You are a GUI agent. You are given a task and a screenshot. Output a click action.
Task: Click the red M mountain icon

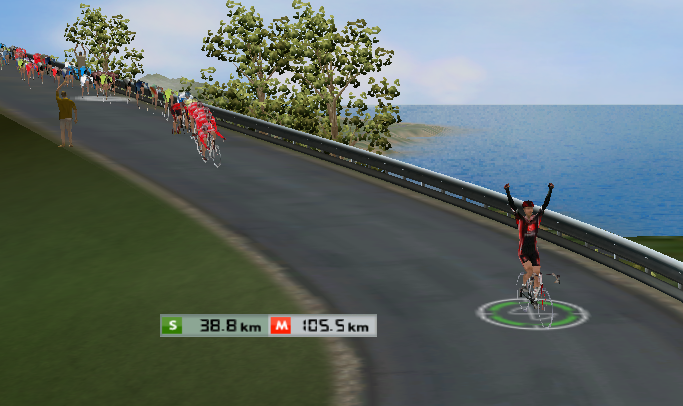pos(281,325)
